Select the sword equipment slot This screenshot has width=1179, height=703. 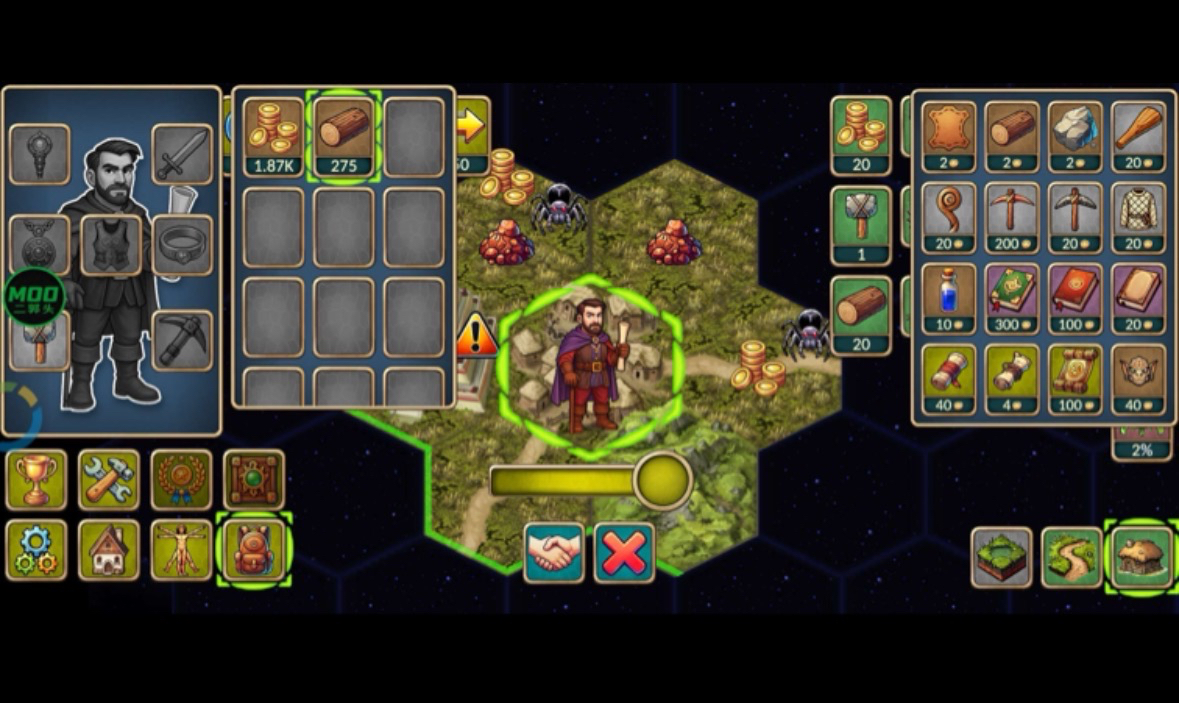pos(182,154)
